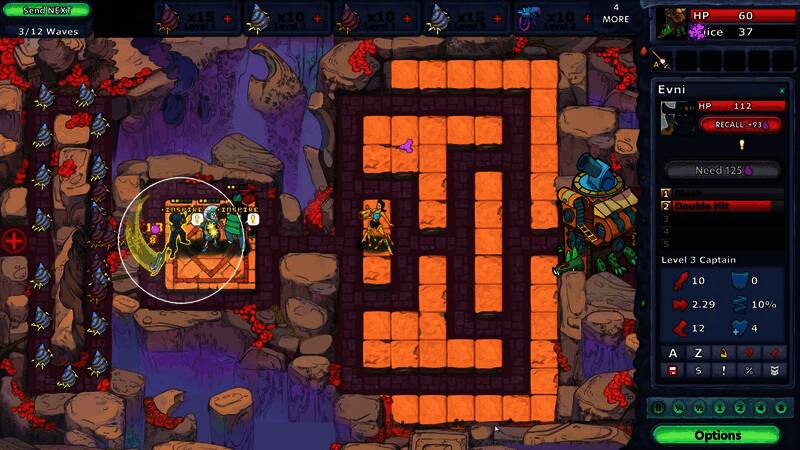Pause the game with the speed control
Viewport: 800px width, 450px height.
pos(659,407)
